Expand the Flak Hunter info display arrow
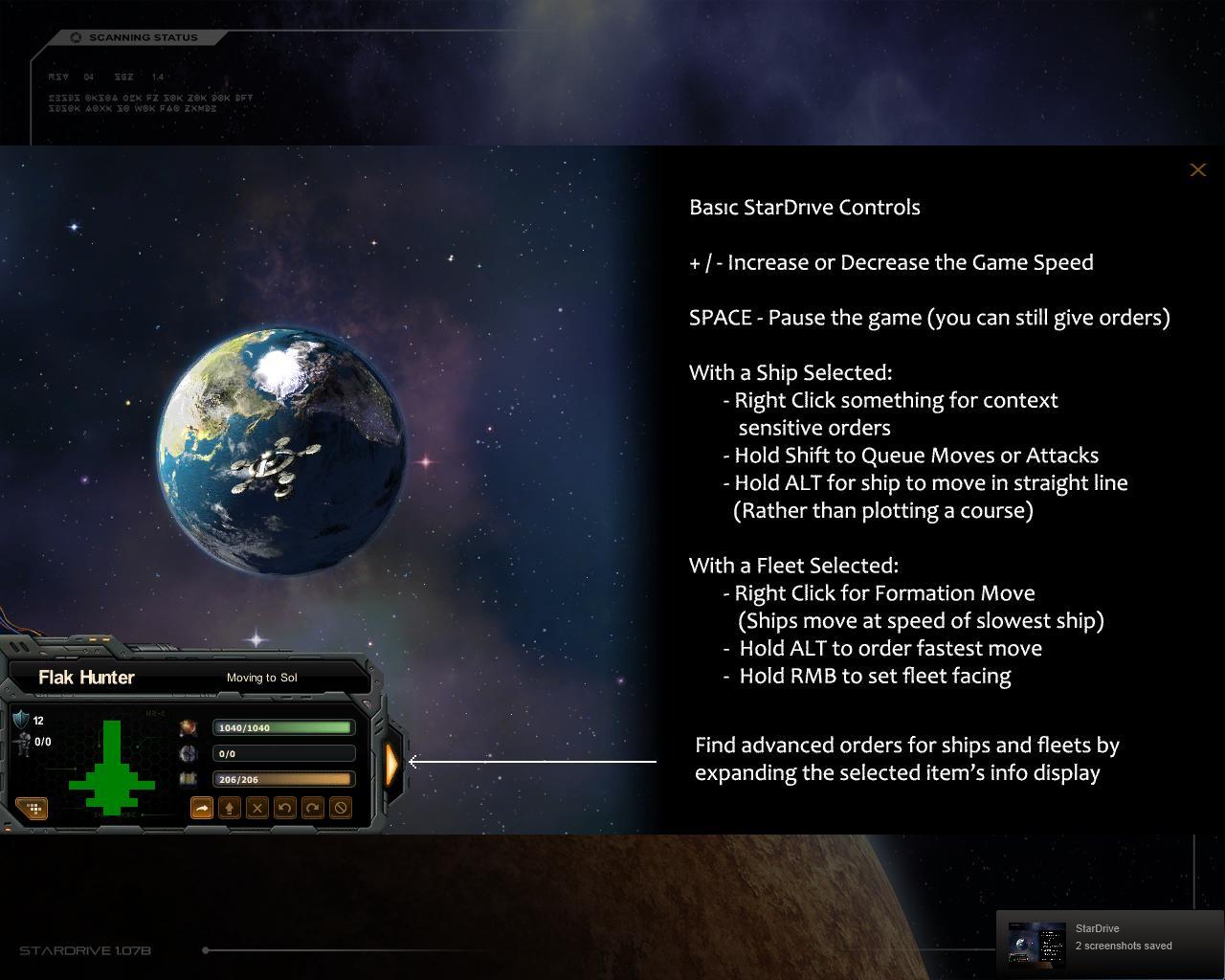Viewport: 1225px width, 980px height. click(x=392, y=762)
